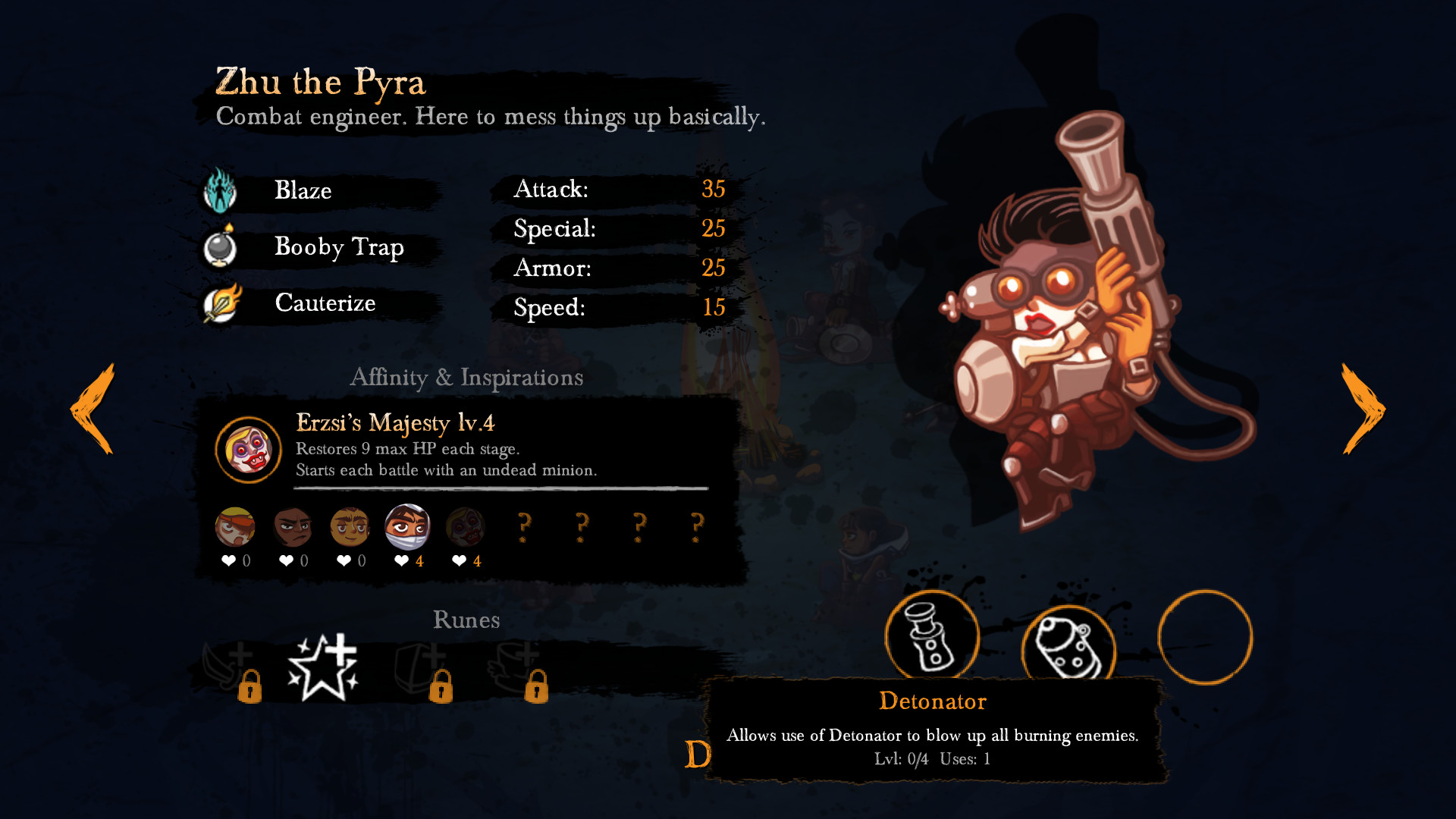The height and width of the screenshot is (819, 1456).
Task: Show the next character with right arrow
Action: click(1363, 409)
